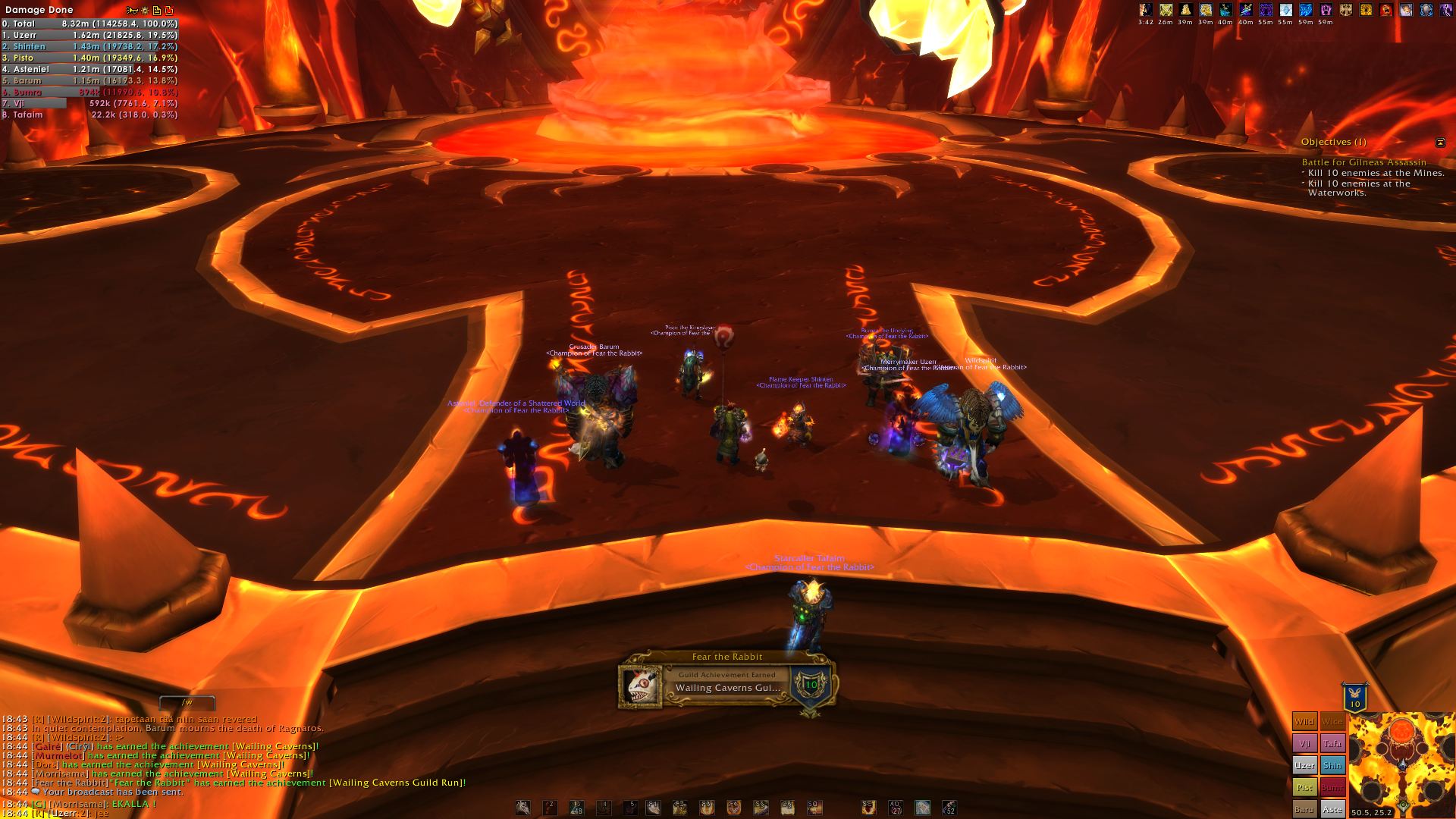Image resolution: width=1456 pixels, height=819 pixels.
Task: Select the Vji raid frame
Action: click(x=1304, y=743)
